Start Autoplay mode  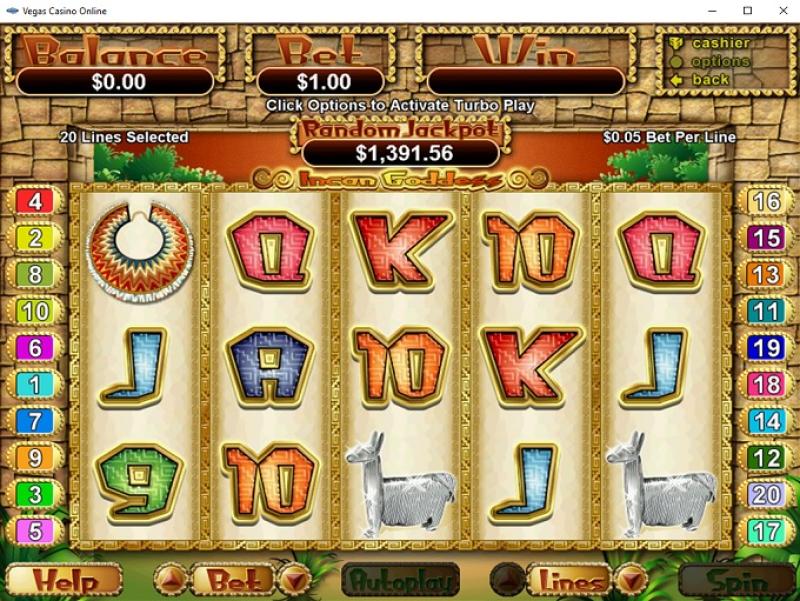[x=400, y=581]
